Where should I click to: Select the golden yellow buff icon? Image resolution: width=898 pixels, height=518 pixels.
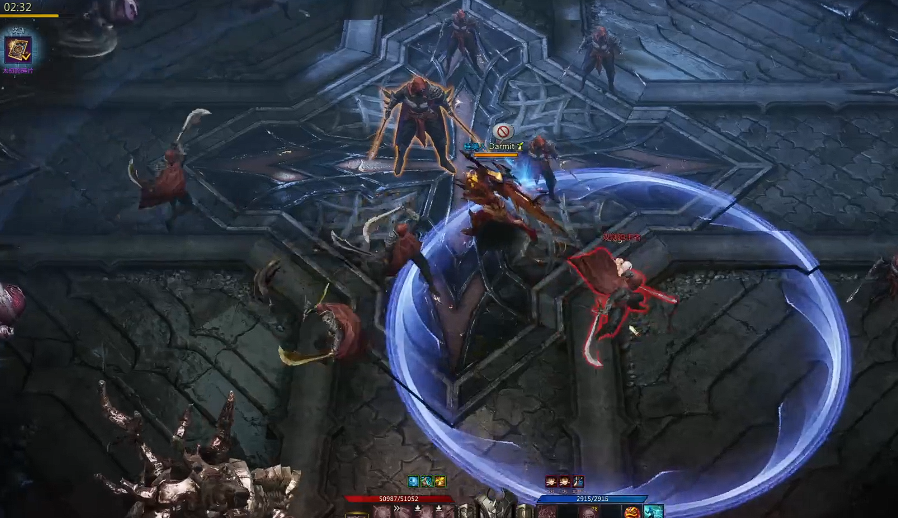pyautogui.click(x=439, y=482)
